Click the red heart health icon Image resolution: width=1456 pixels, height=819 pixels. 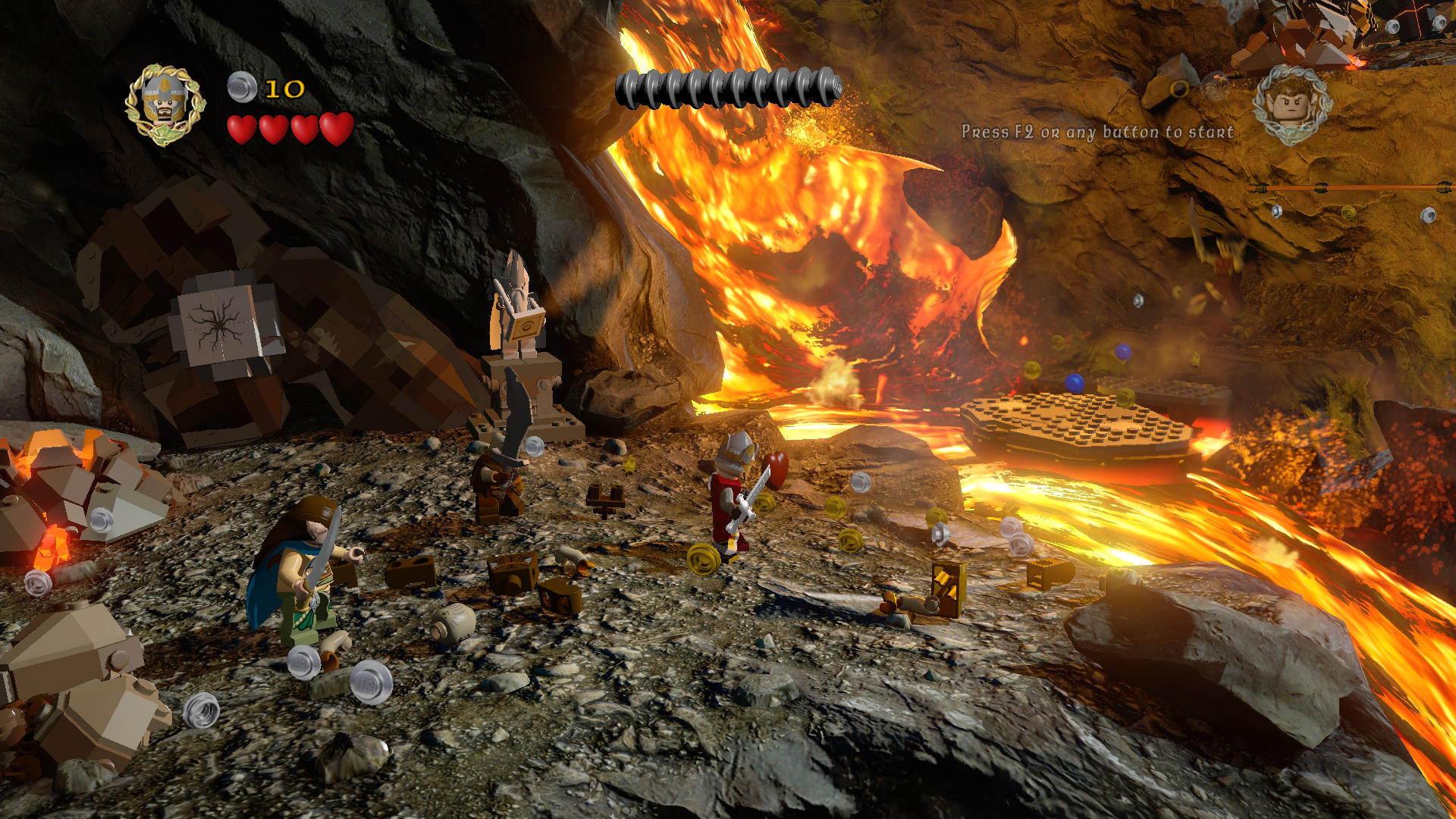[273, 127]
